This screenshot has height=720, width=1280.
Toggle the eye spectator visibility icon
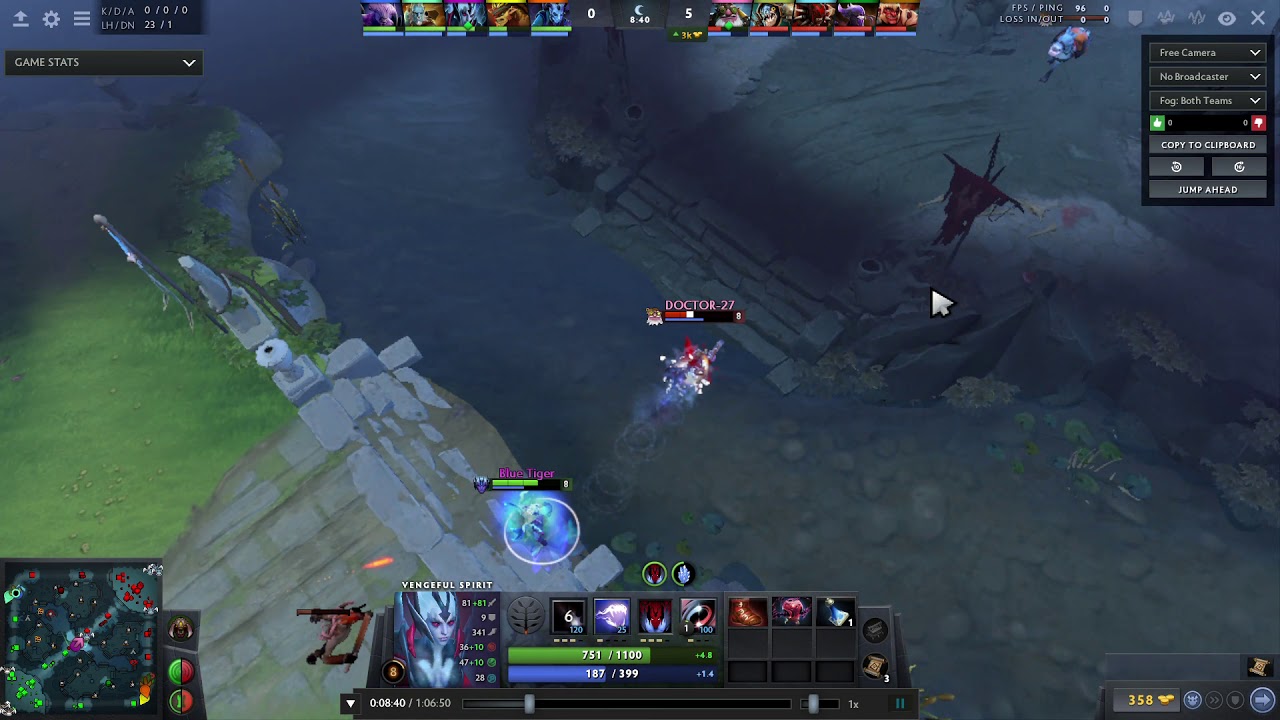point(1227,18)
